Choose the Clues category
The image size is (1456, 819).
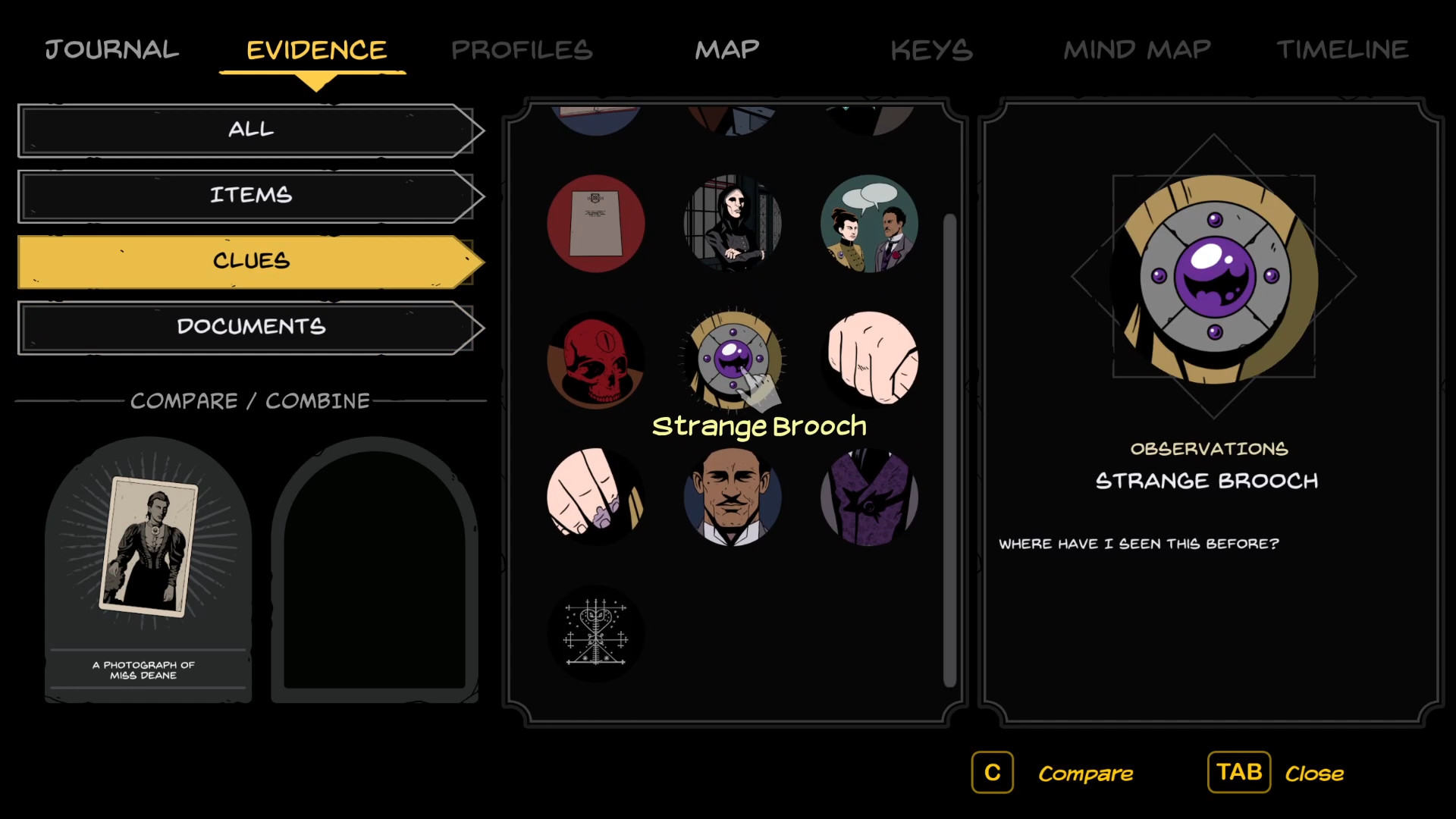coord(250,261)
